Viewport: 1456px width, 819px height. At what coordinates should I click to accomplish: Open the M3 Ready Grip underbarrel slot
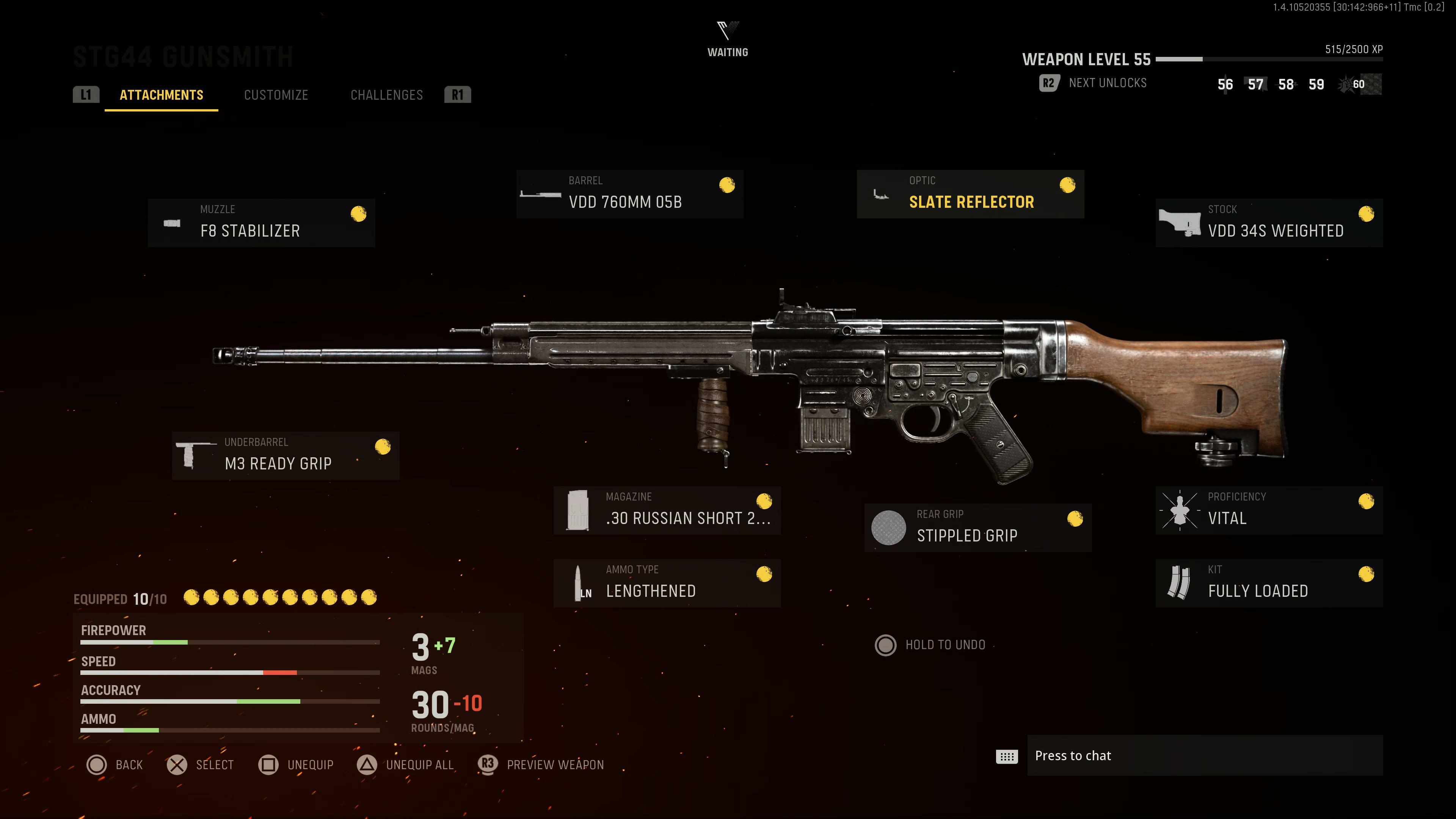286,455
